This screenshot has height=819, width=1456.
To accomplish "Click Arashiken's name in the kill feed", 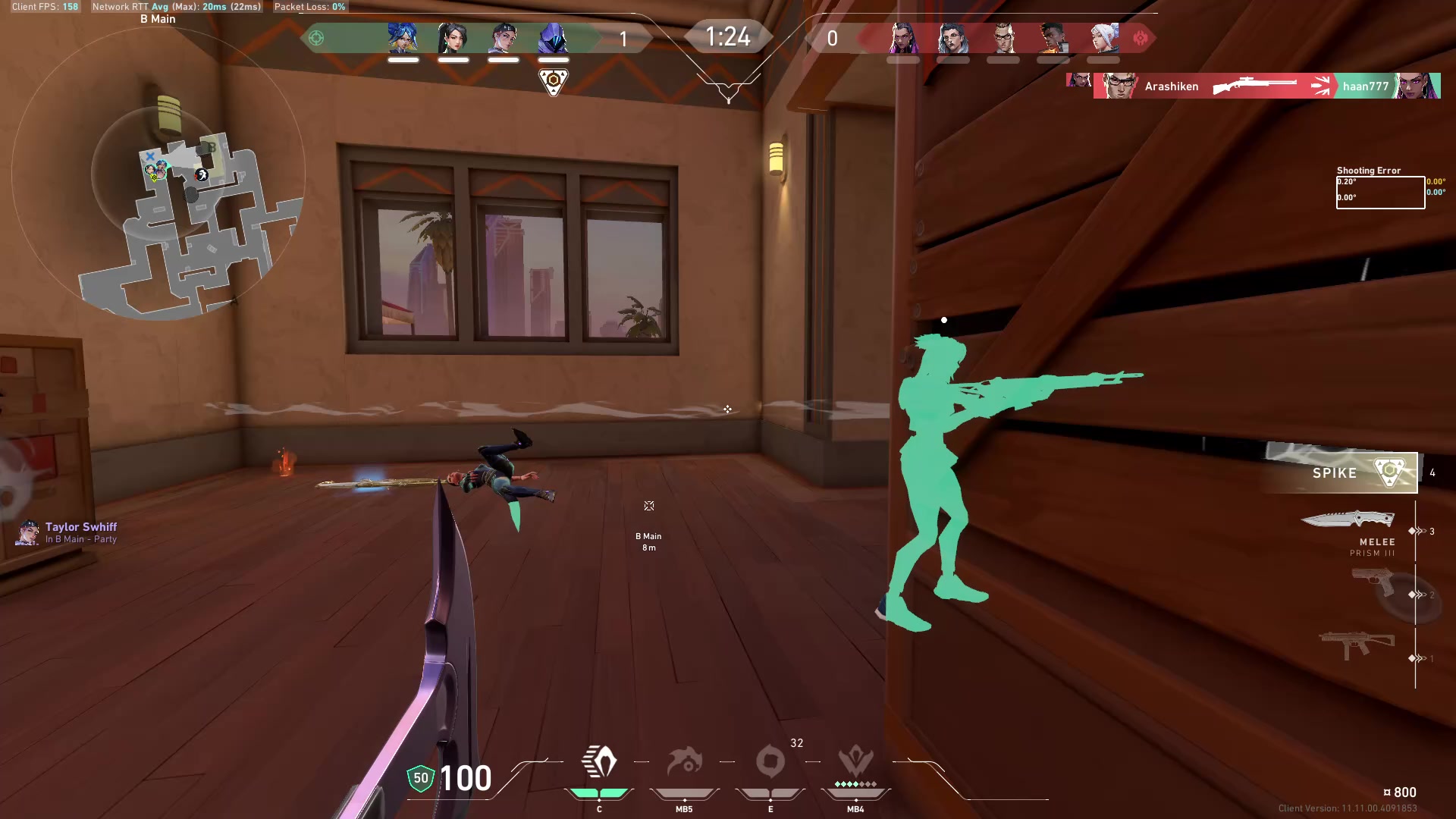I will tap(1172, 86).
